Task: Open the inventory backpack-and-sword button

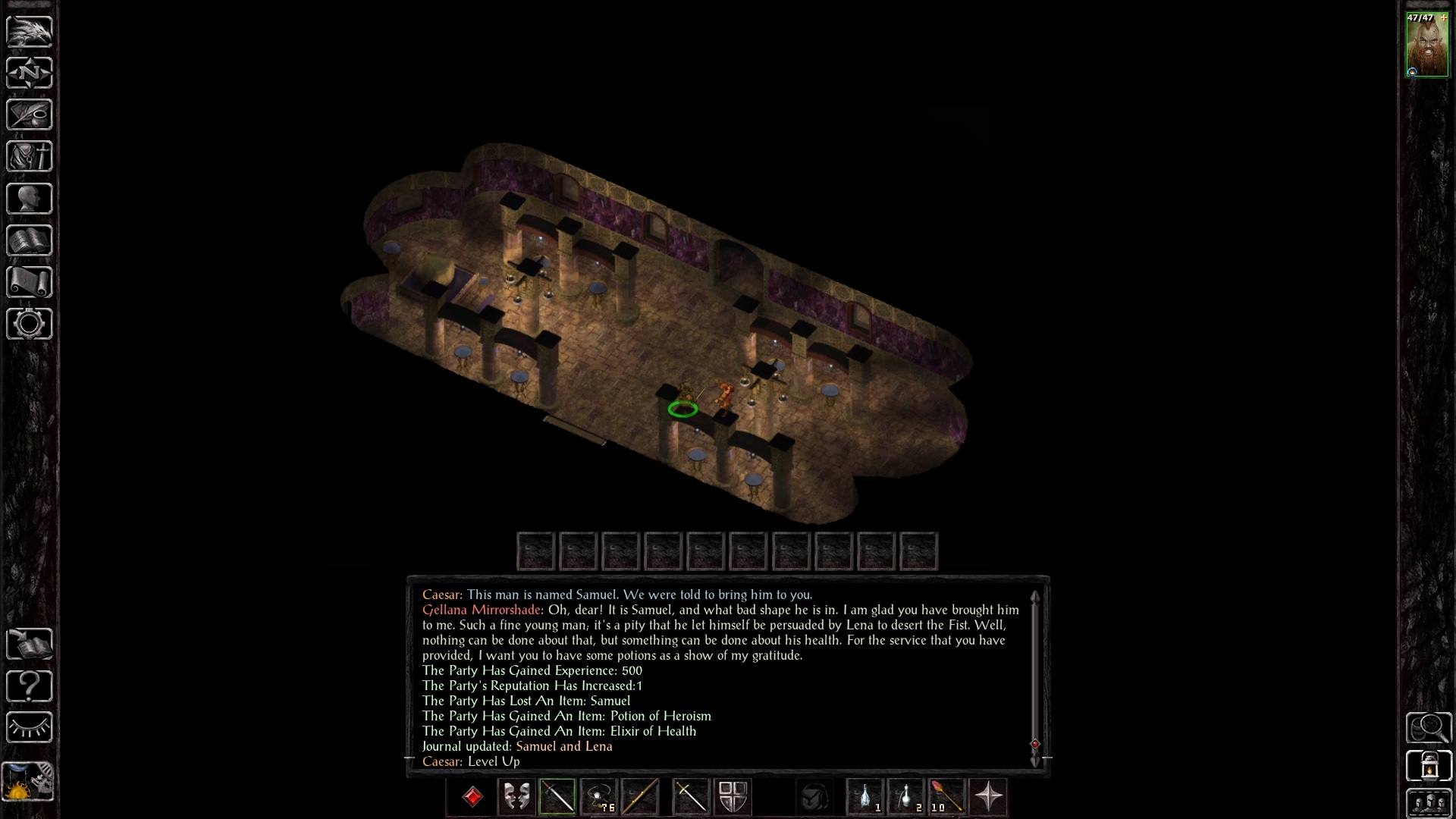Action: pyautogui.click(x=30, y=156)
